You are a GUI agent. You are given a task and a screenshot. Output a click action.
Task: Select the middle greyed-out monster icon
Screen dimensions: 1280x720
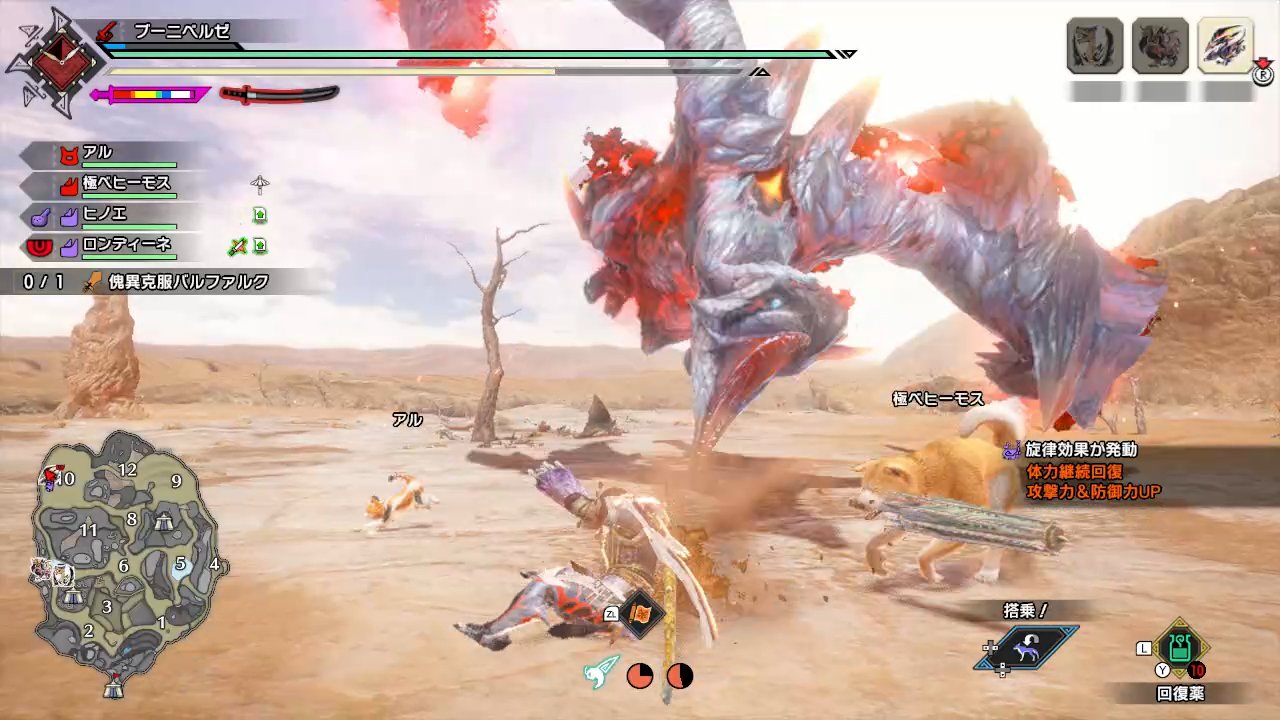pyautogui.click(x=1160, y=46)
